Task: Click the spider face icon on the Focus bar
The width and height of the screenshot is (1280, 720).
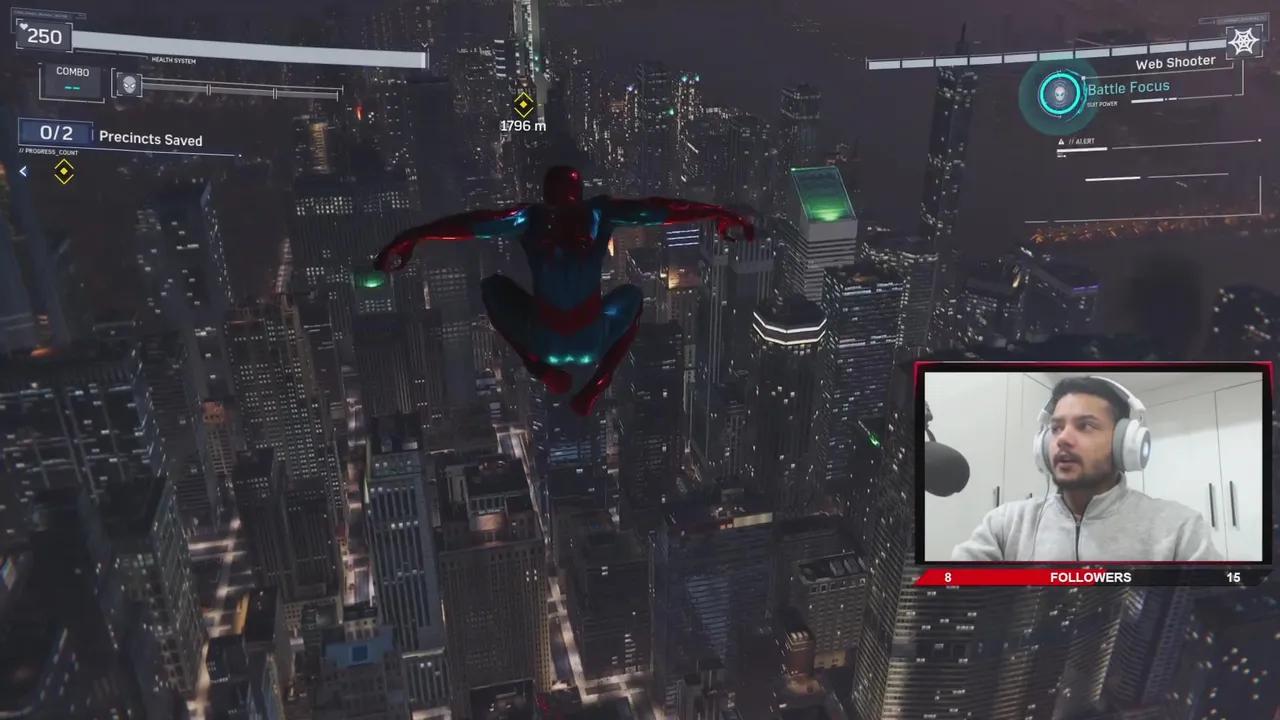Action: point(129,85)
